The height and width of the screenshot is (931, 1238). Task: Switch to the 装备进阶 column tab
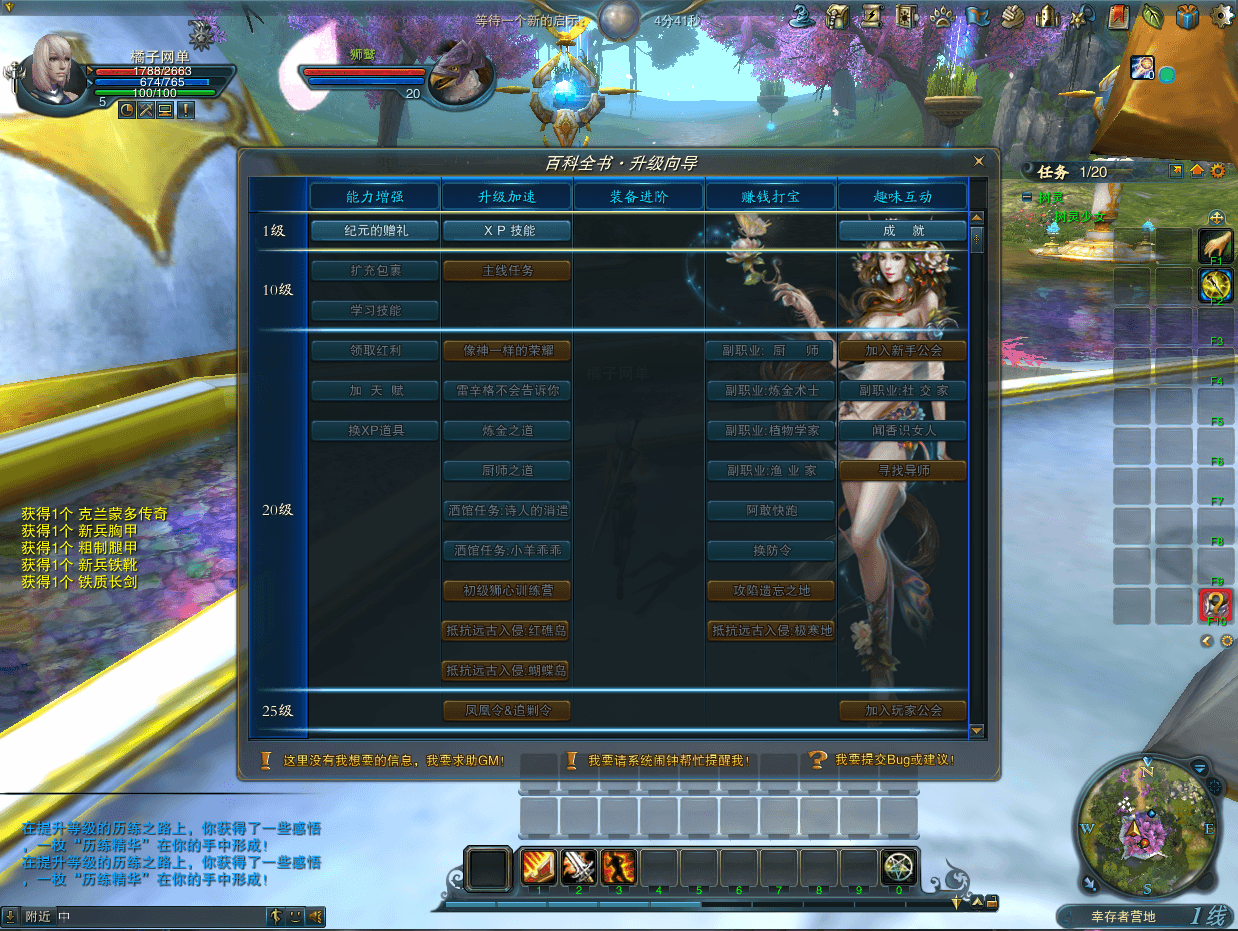639,197
